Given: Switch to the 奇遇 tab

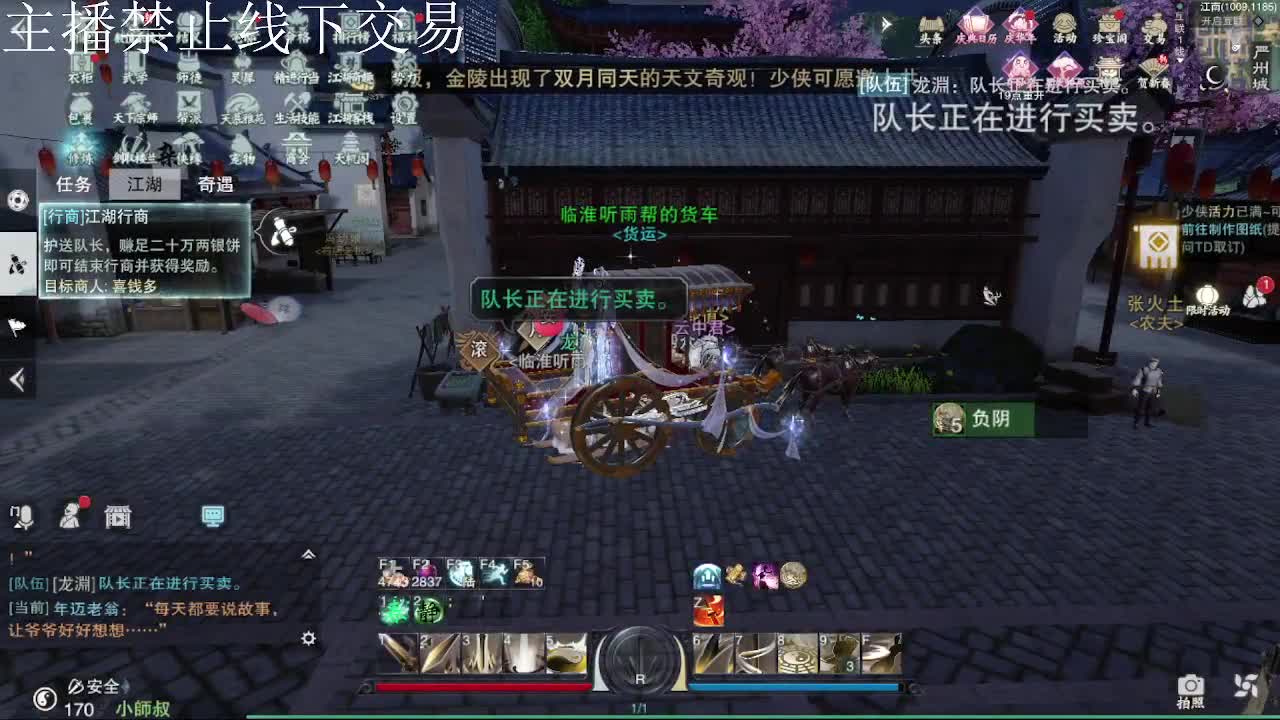Looking at the screenshot, I should 215,184.
